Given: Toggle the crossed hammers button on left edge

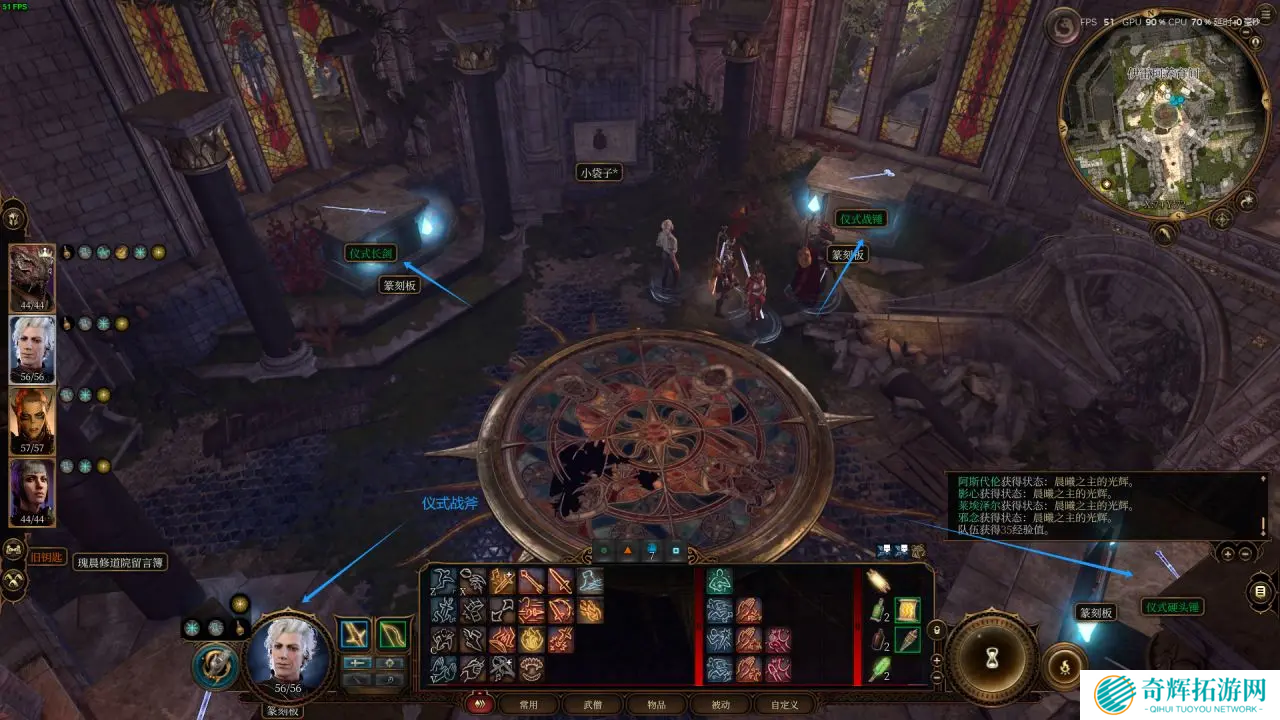Looking at the screenshot, I should [x=14, y=578].
